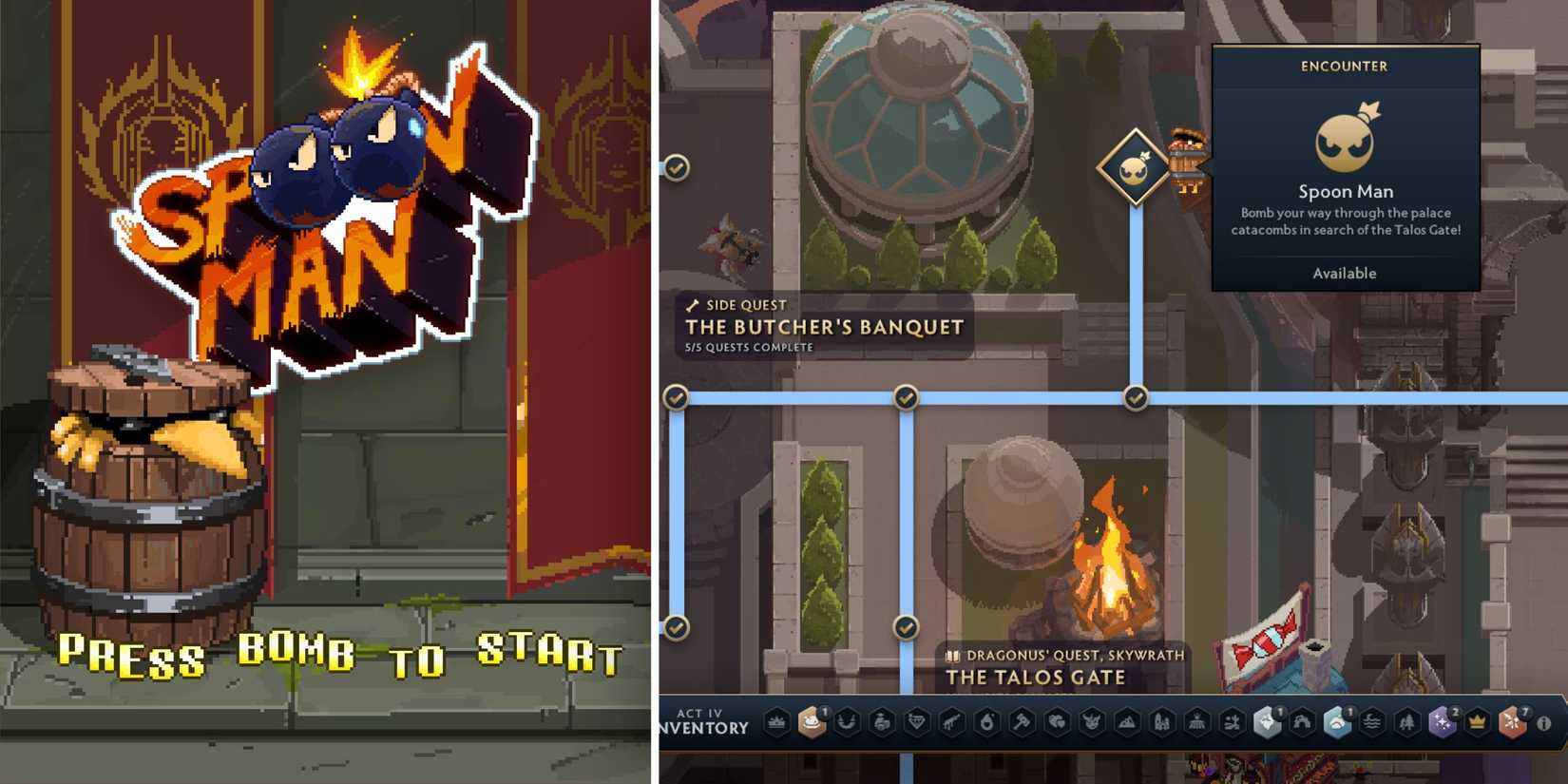1568x784 pixels.
Task: Open the Inventory menu
Action: (703, 728)
